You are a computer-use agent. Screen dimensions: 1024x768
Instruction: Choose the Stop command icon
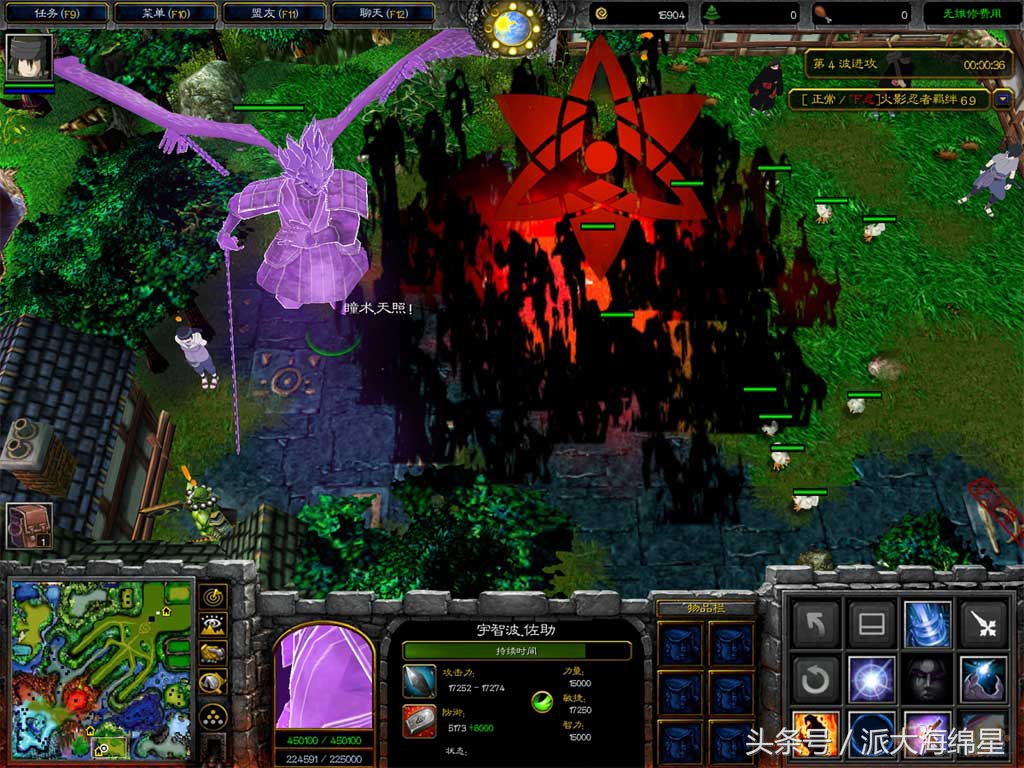(871, 625)
